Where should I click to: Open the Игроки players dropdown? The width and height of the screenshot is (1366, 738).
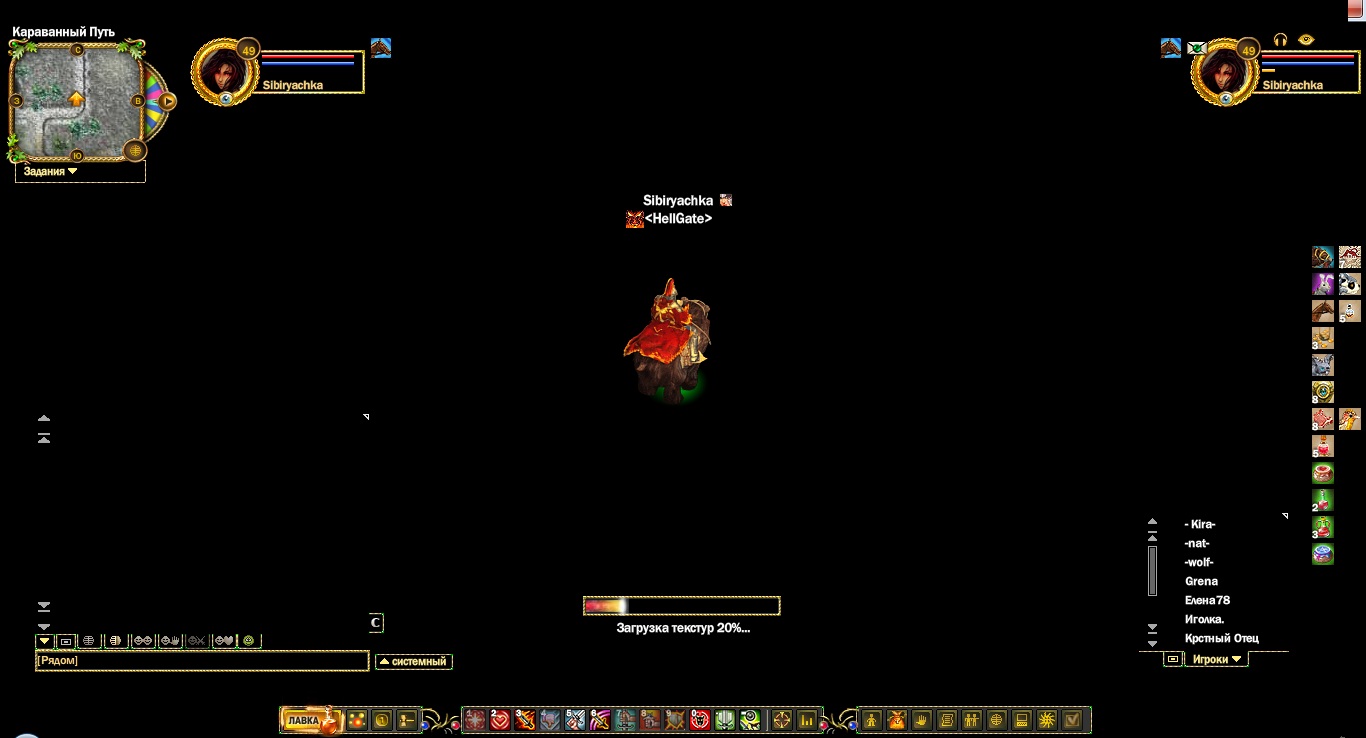[1216, 660]
